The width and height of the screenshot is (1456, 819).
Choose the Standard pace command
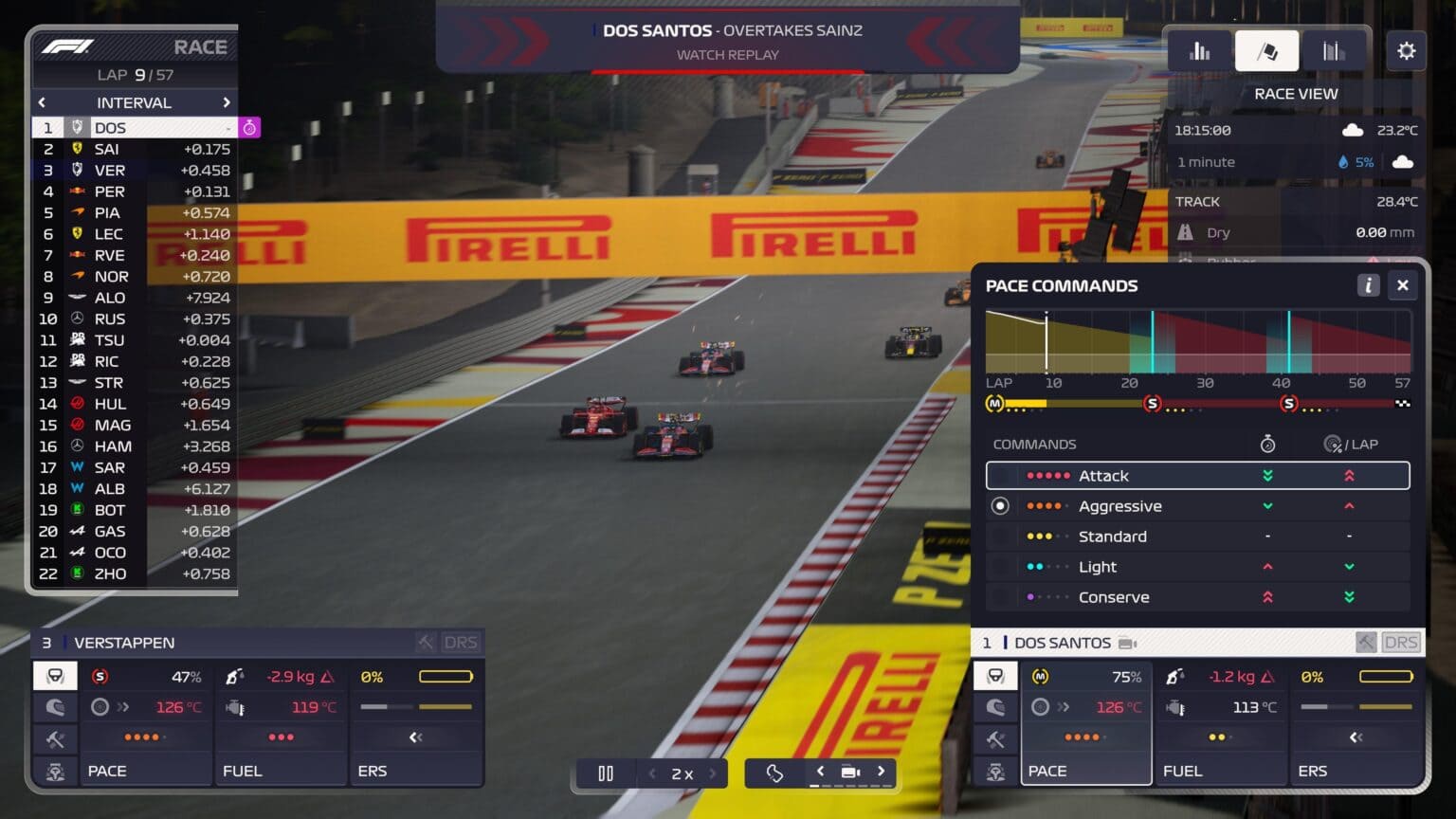(1197, 537)
